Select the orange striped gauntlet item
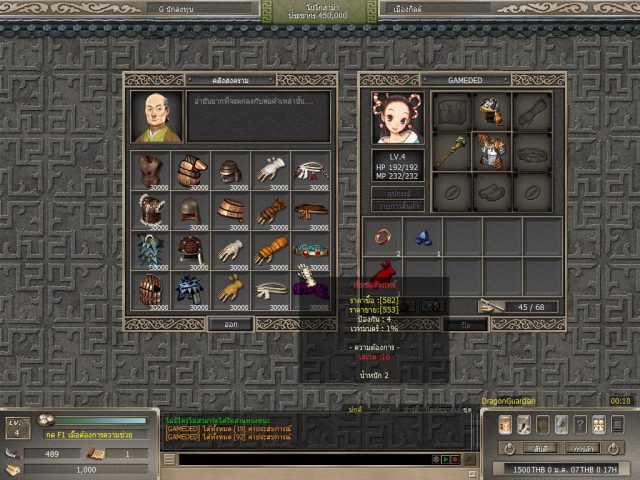Screen dimensions: 640x480 271,251
